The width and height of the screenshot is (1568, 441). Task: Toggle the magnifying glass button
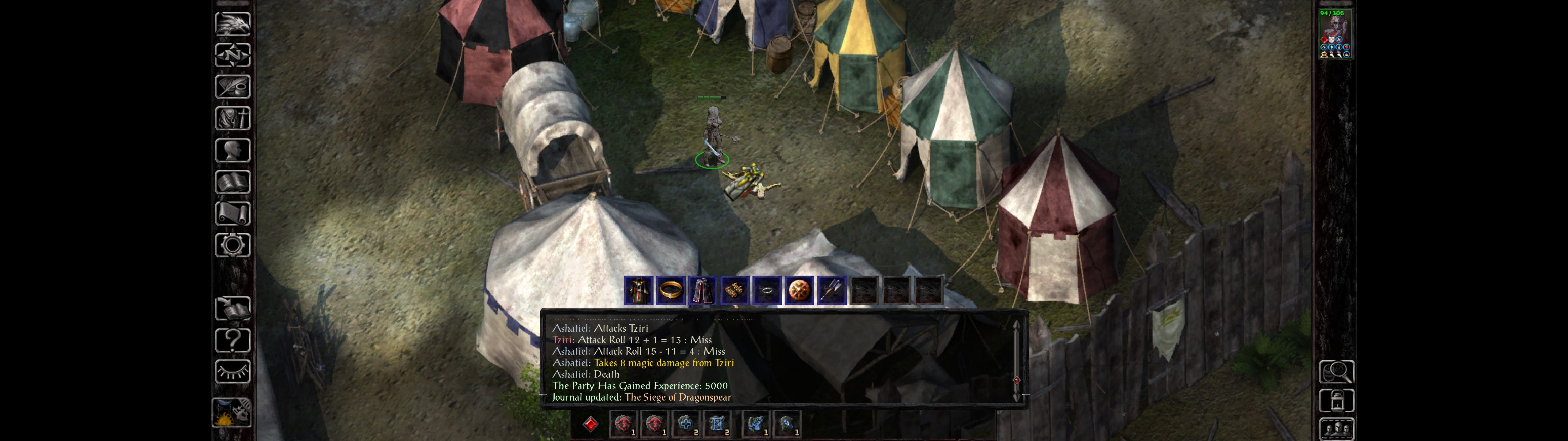pyautogui.click(x=1336, y=371)
